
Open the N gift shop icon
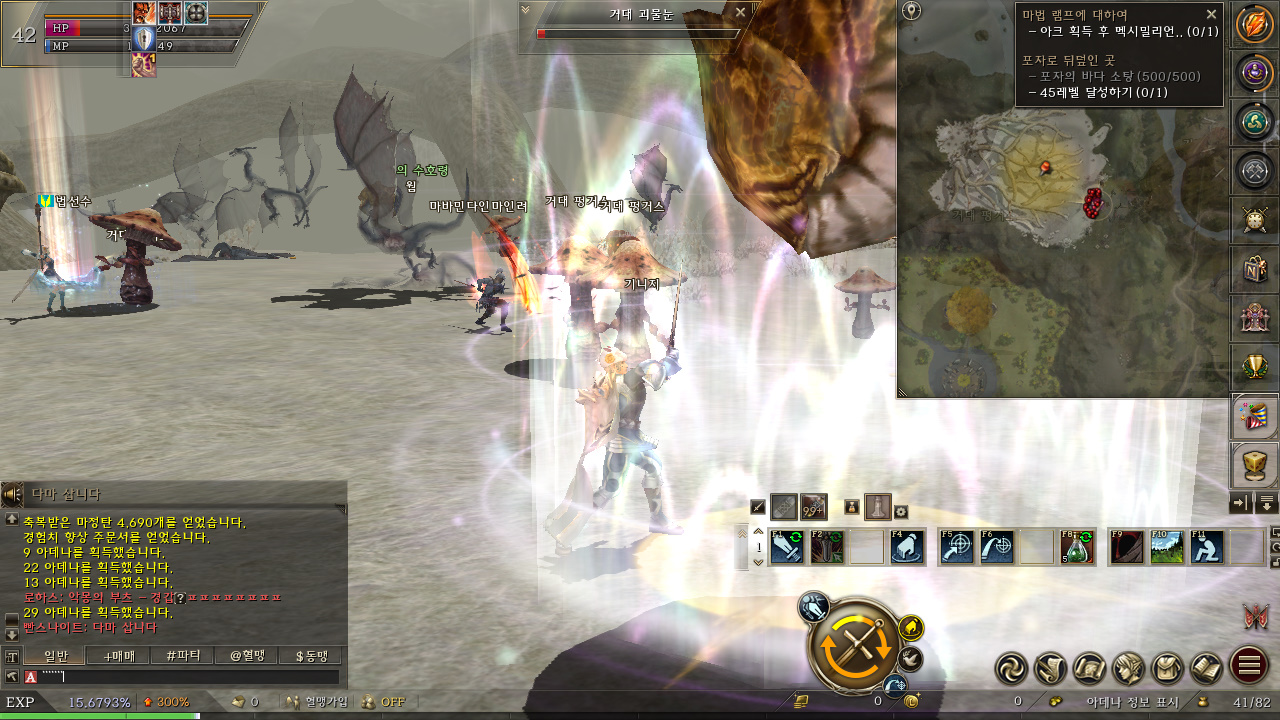tap(1253, 269)
